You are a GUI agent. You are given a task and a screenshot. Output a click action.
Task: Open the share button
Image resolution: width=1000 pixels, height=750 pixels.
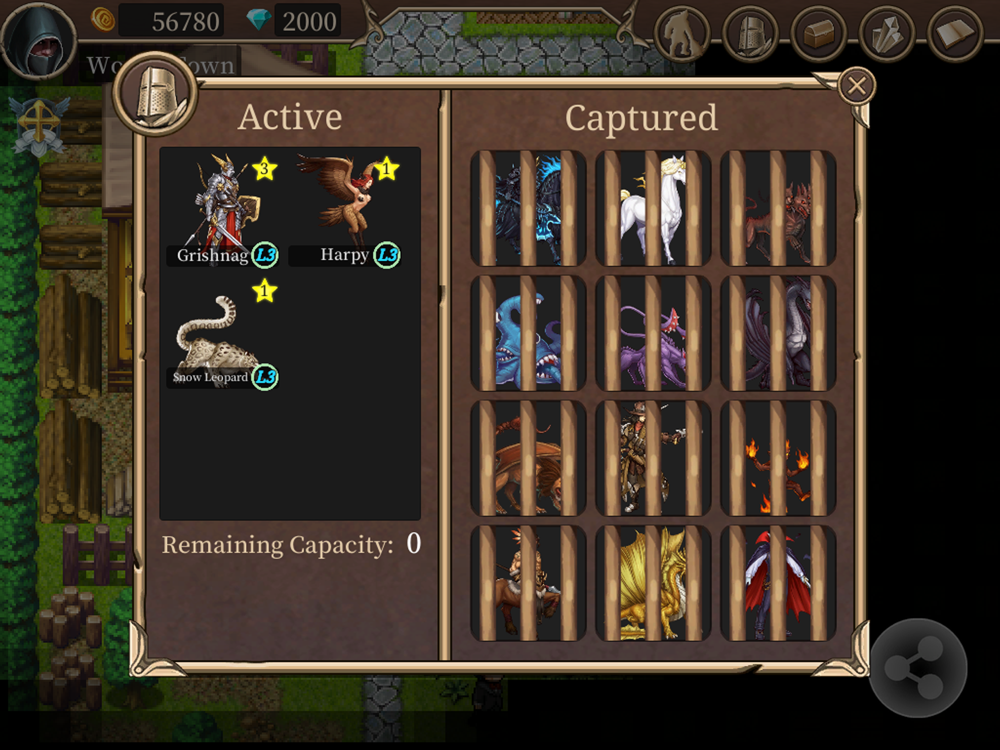pos(918,669)
